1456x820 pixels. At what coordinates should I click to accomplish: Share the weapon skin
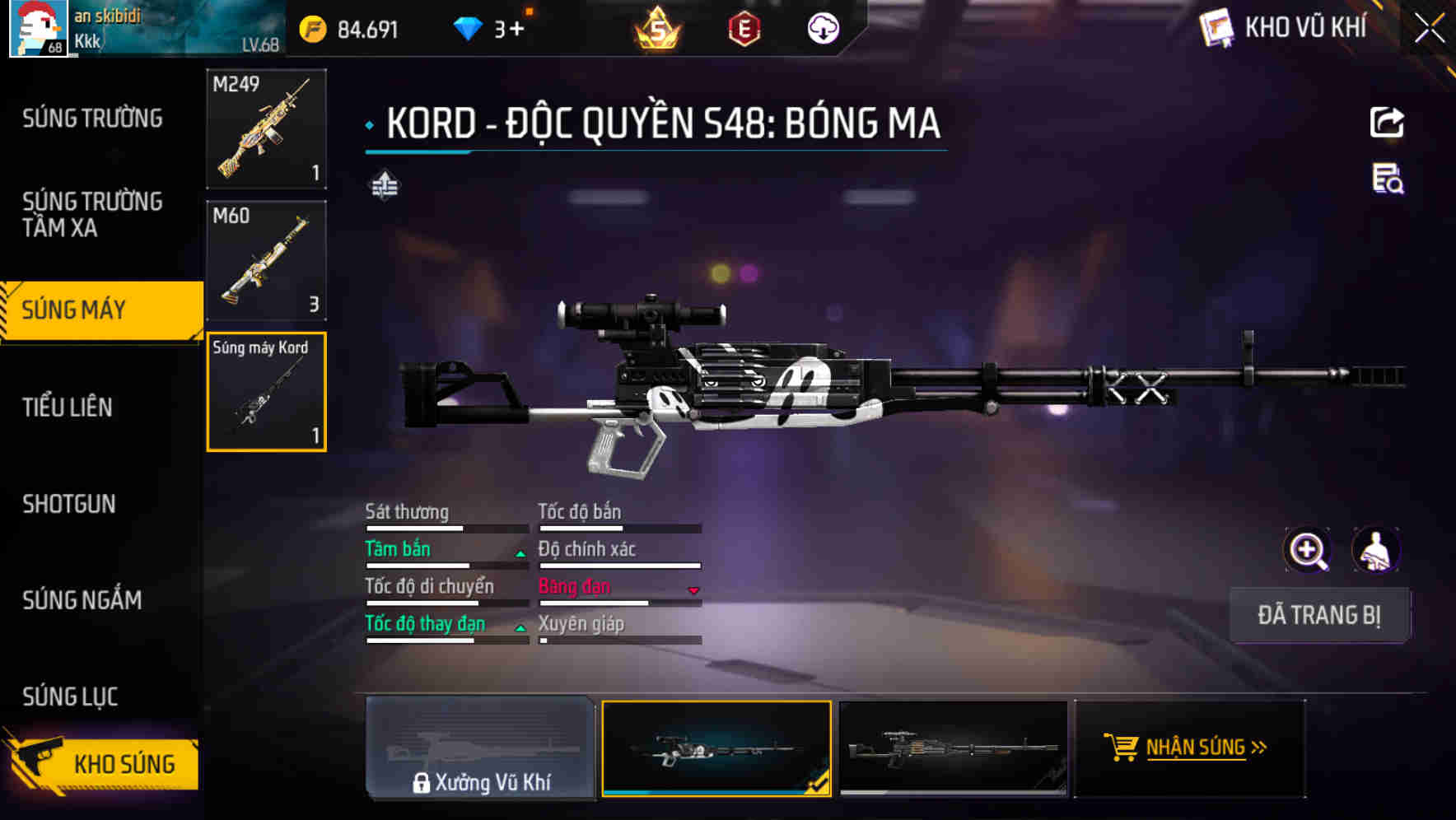(x=1387, y=123)
